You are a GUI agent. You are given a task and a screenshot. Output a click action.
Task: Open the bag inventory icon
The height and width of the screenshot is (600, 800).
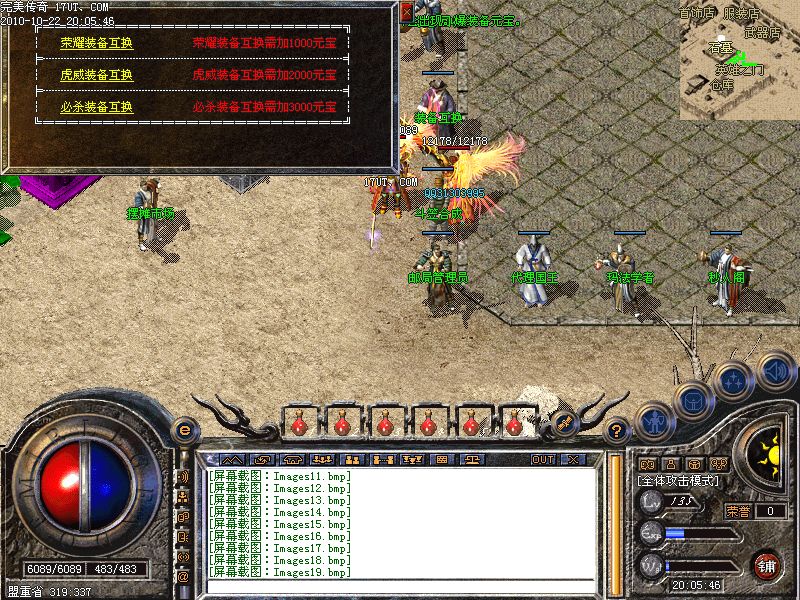point(693,401)
